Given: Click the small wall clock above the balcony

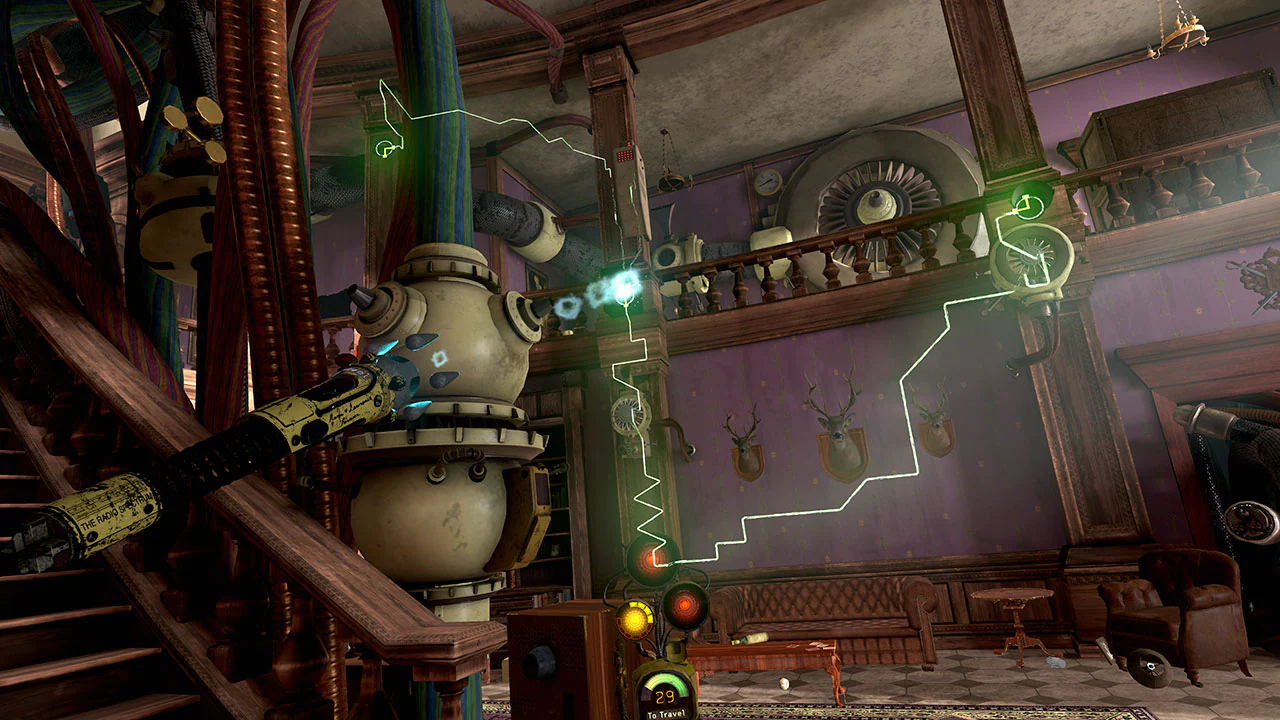Looking at the screenshot, I should coord(766,180).
